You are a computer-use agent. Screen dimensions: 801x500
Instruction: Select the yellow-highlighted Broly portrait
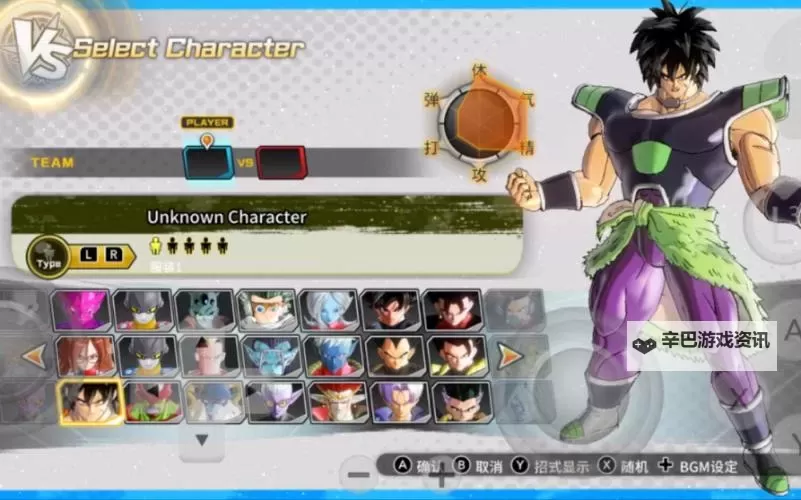point(90,401)
